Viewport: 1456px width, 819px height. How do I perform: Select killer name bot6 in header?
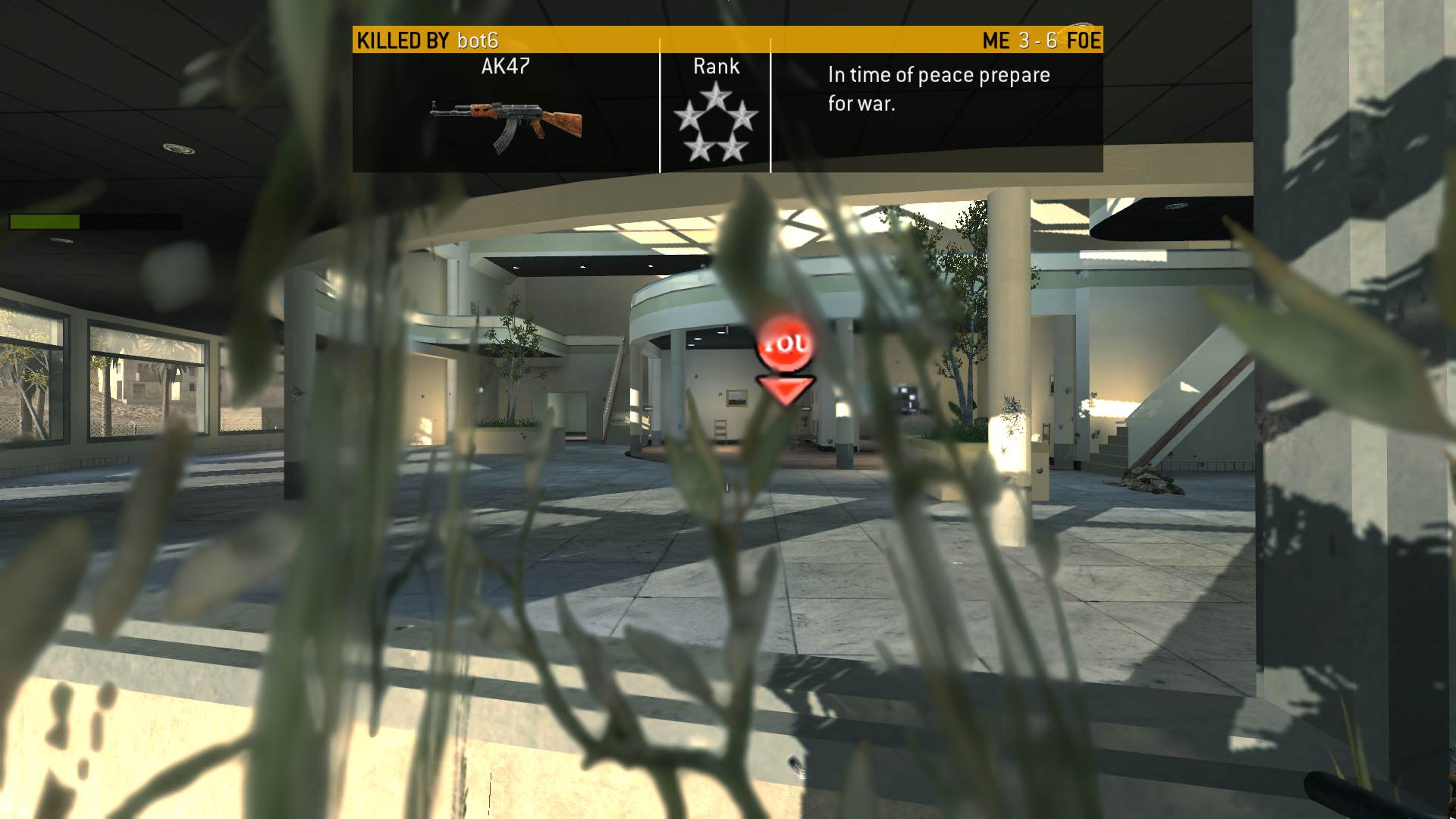point(478,41)
